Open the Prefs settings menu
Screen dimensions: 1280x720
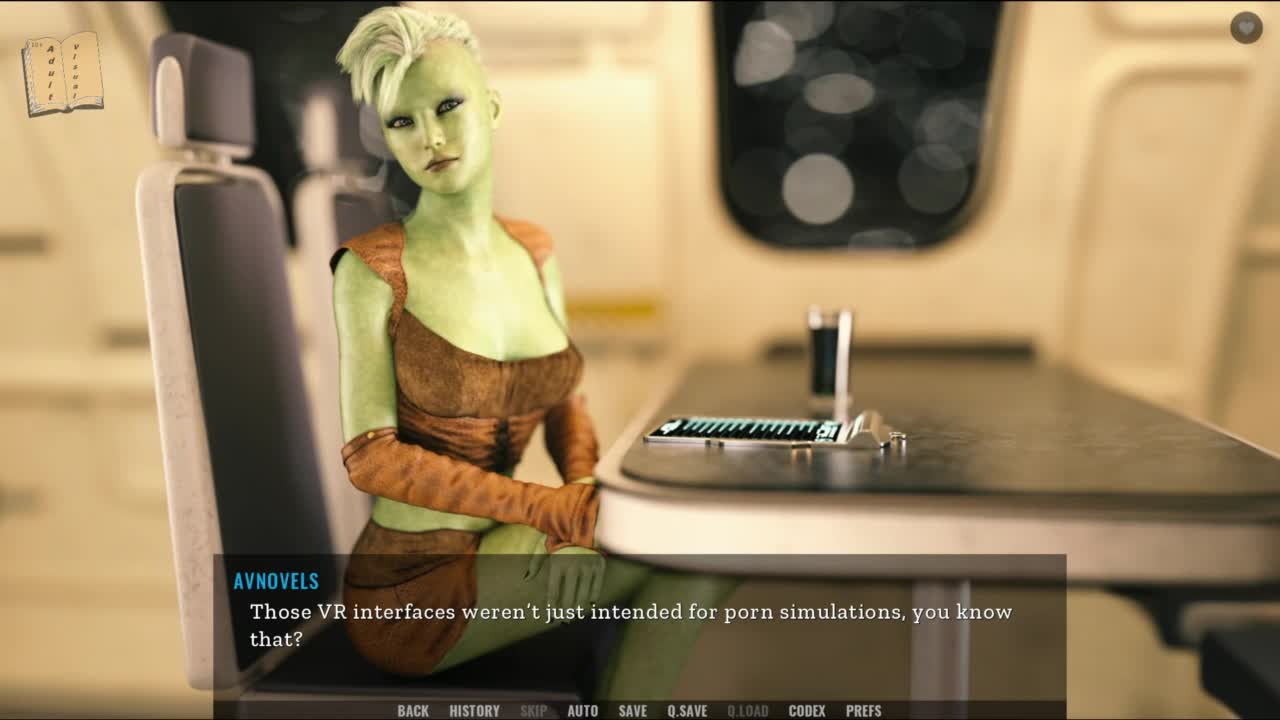coord(863,711)
